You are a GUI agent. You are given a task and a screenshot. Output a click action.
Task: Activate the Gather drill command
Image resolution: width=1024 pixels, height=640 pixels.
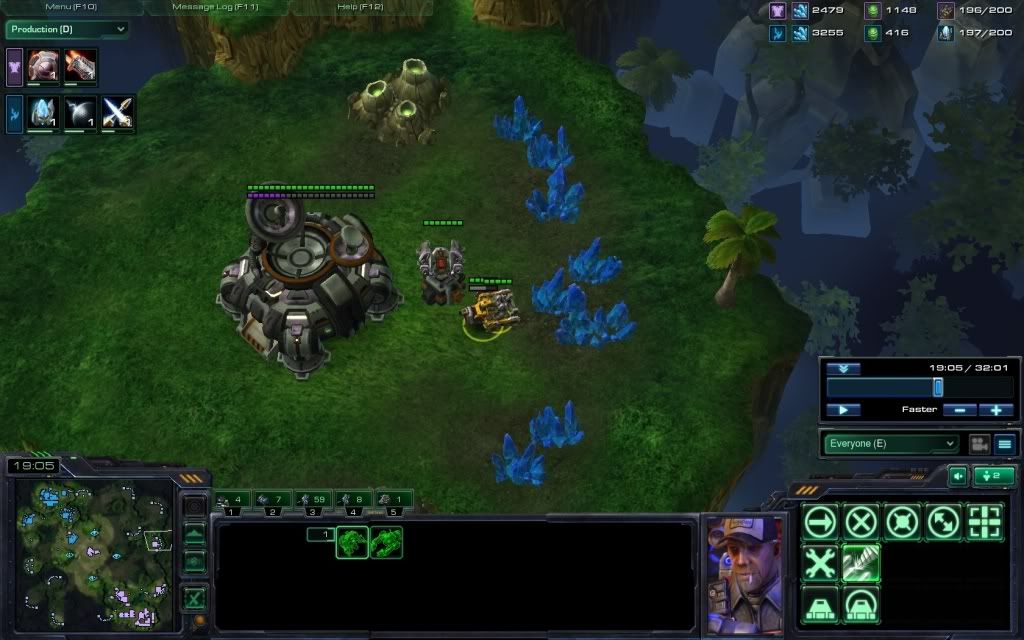(x=861, y=563)
